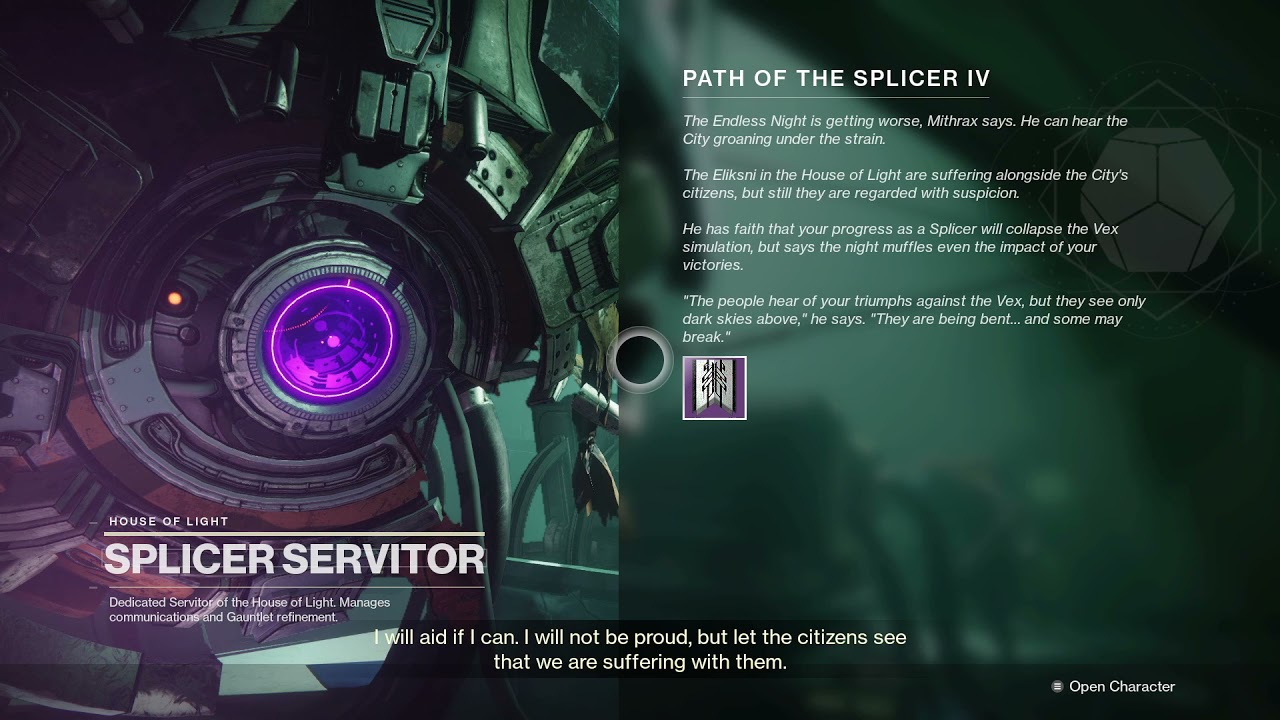
Task: Select the Path of the Splicer IV banner icon
Action: click(x=714, y=388)
